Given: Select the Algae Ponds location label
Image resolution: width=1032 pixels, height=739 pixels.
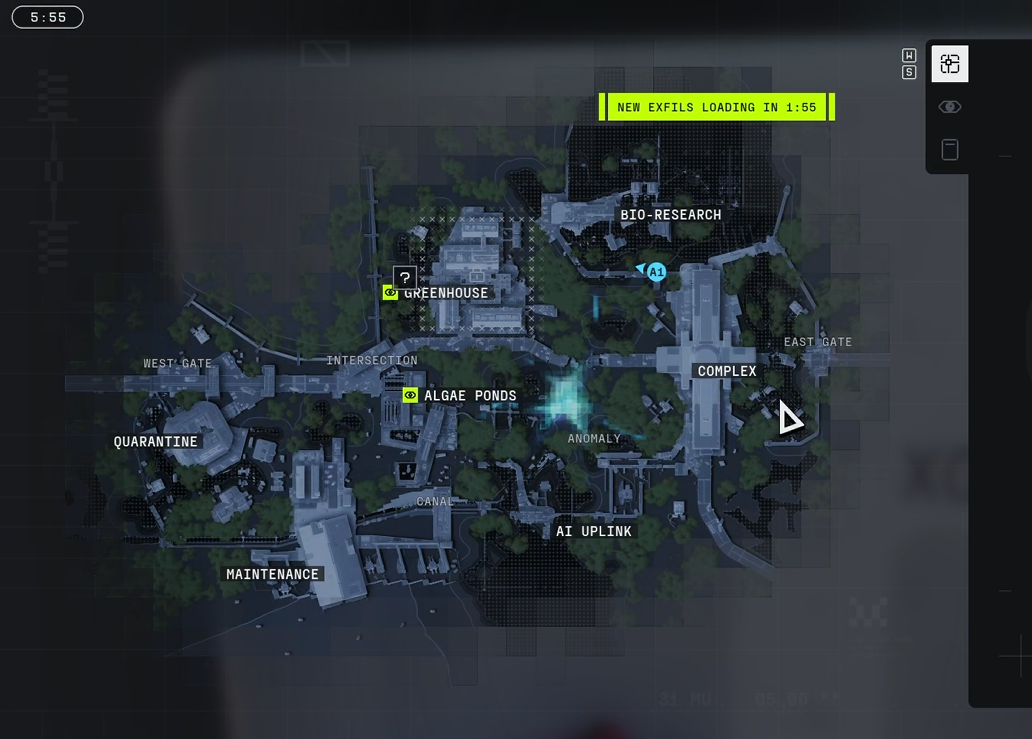Looking at the screenshot, I should pyautogui.click(x=470, y=396).
